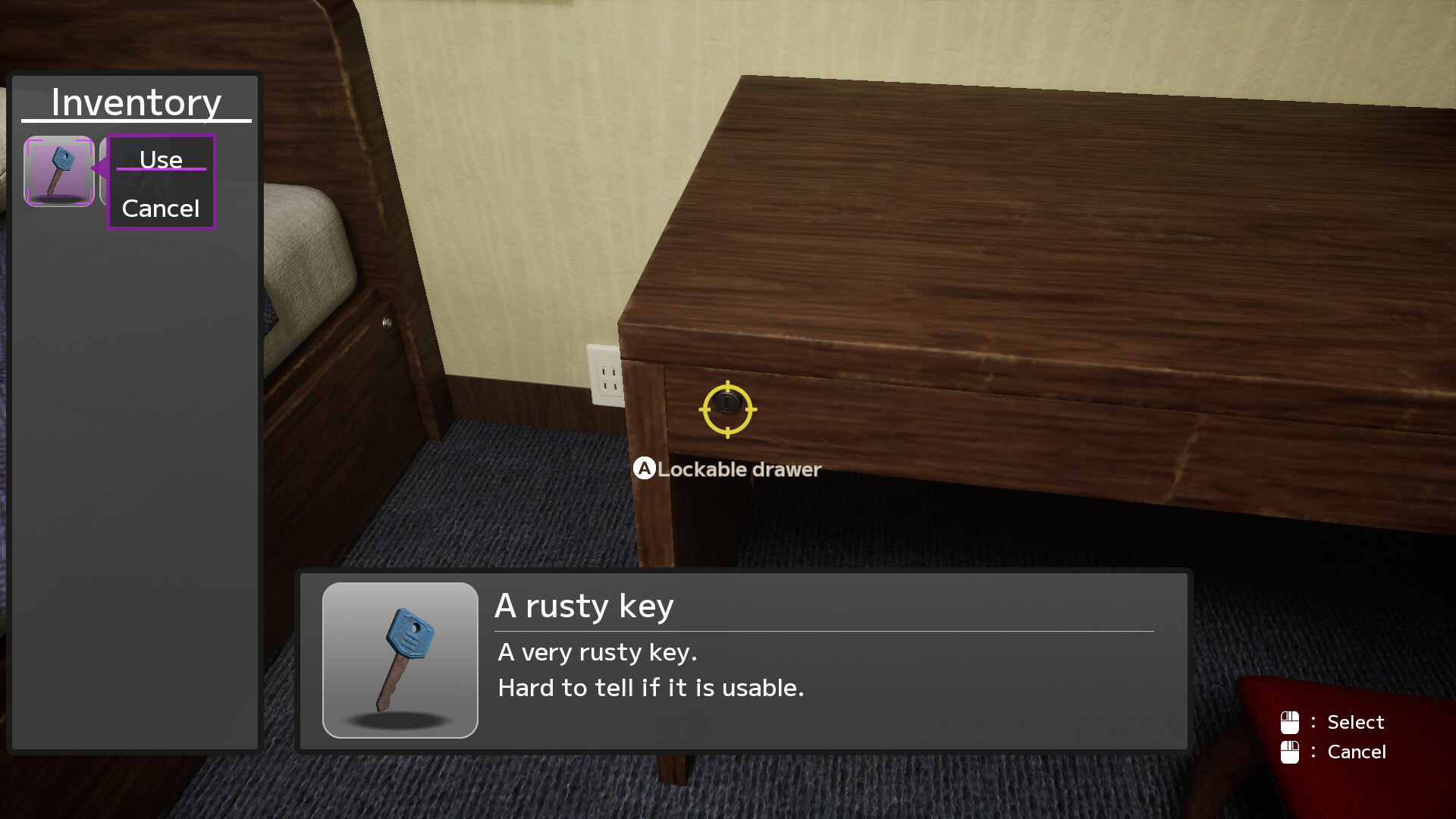Click the Inventory panel header

[x=136, y=101]
